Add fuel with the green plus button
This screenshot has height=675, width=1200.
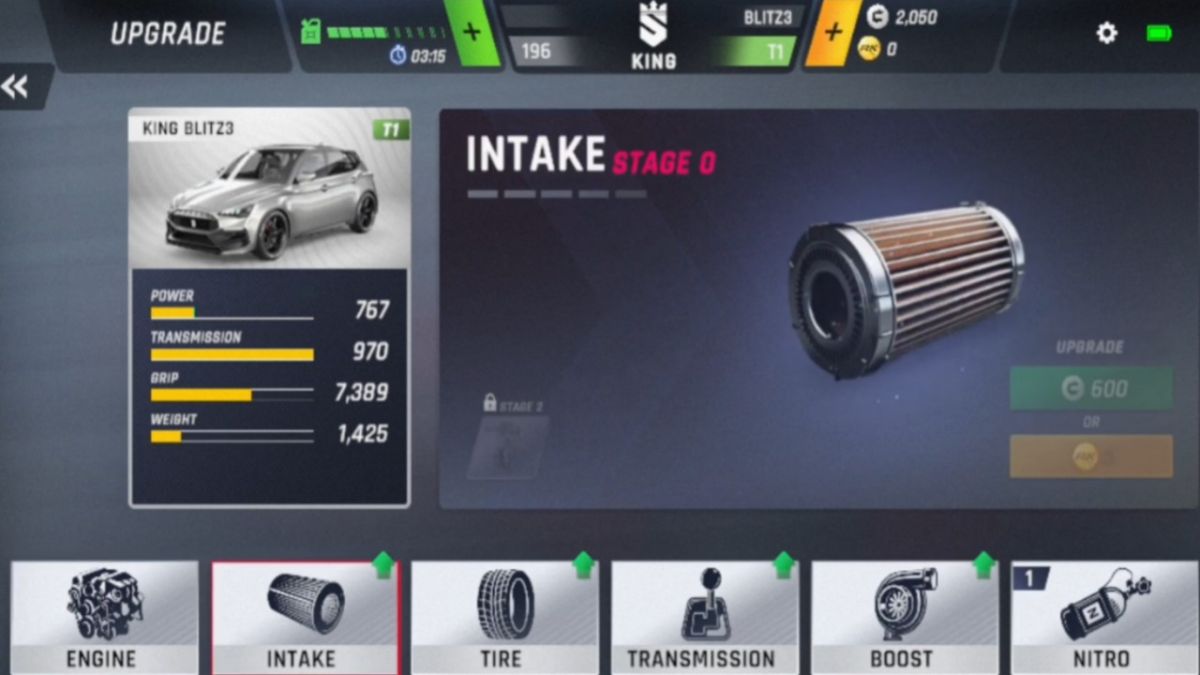pyautogui.click(x=472, y=32)
